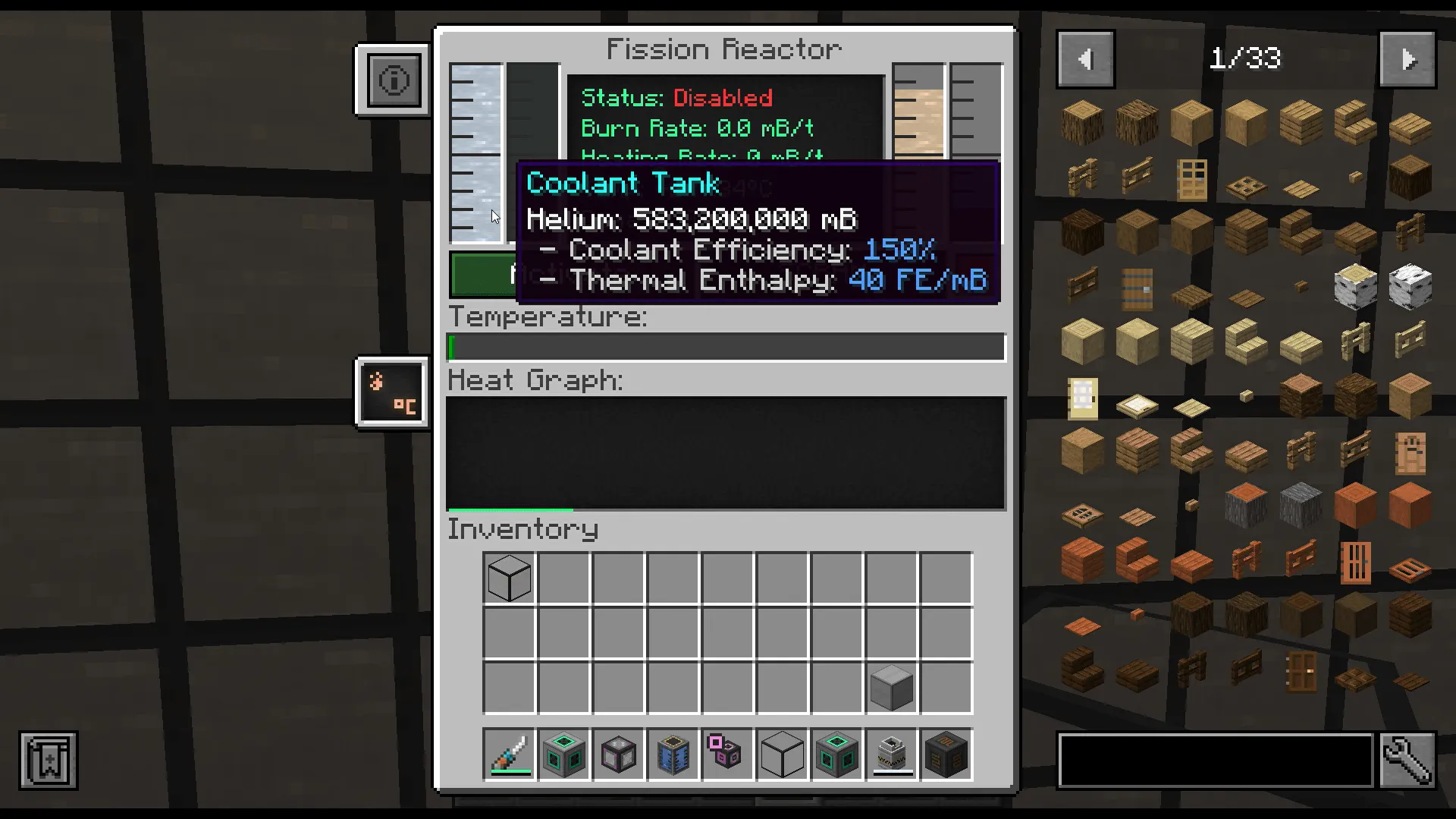Click the Helium coolant tank gauge
The image size is (1456, 819).
[476, 152]
